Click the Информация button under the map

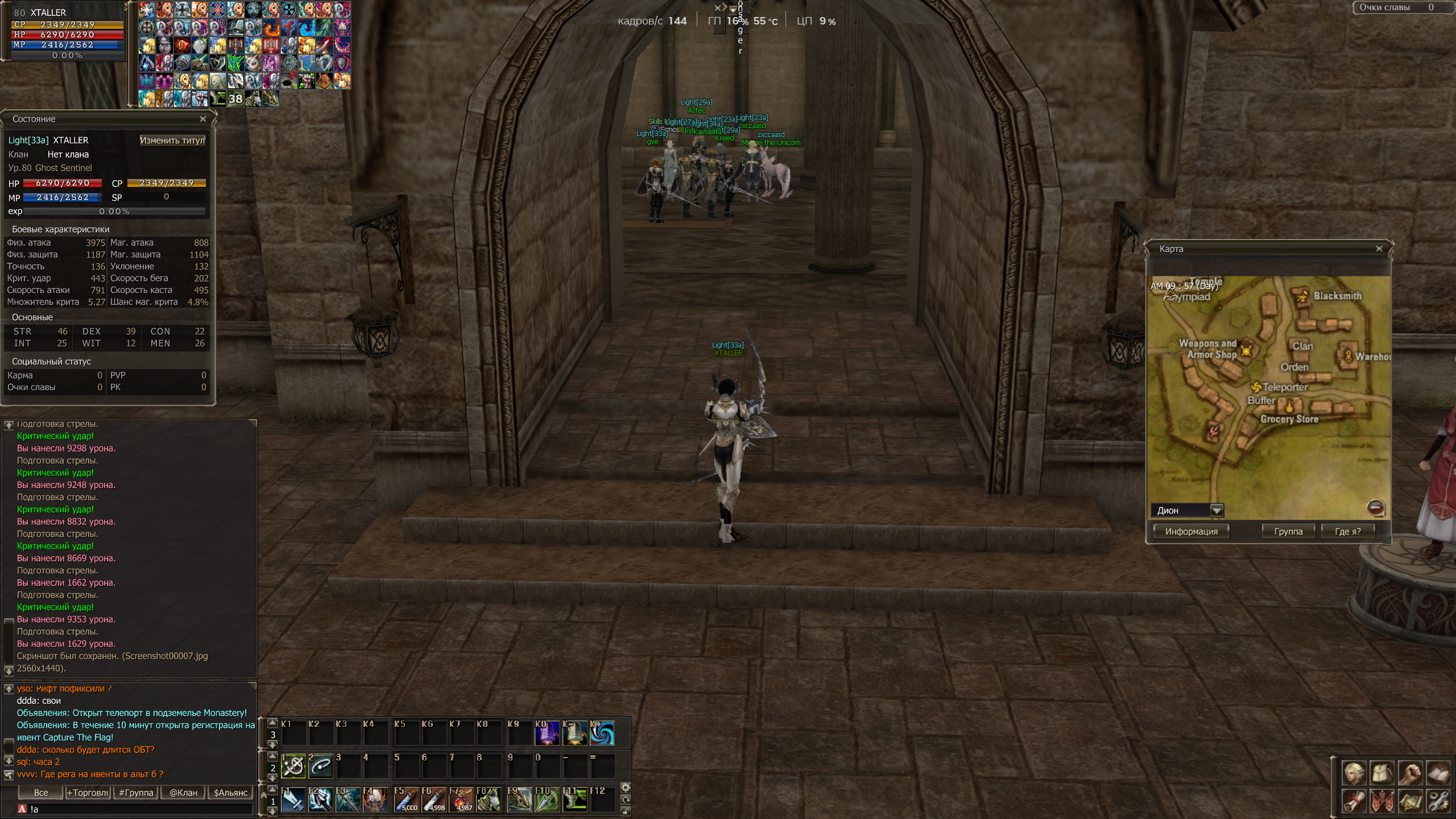click(1191, 531)
